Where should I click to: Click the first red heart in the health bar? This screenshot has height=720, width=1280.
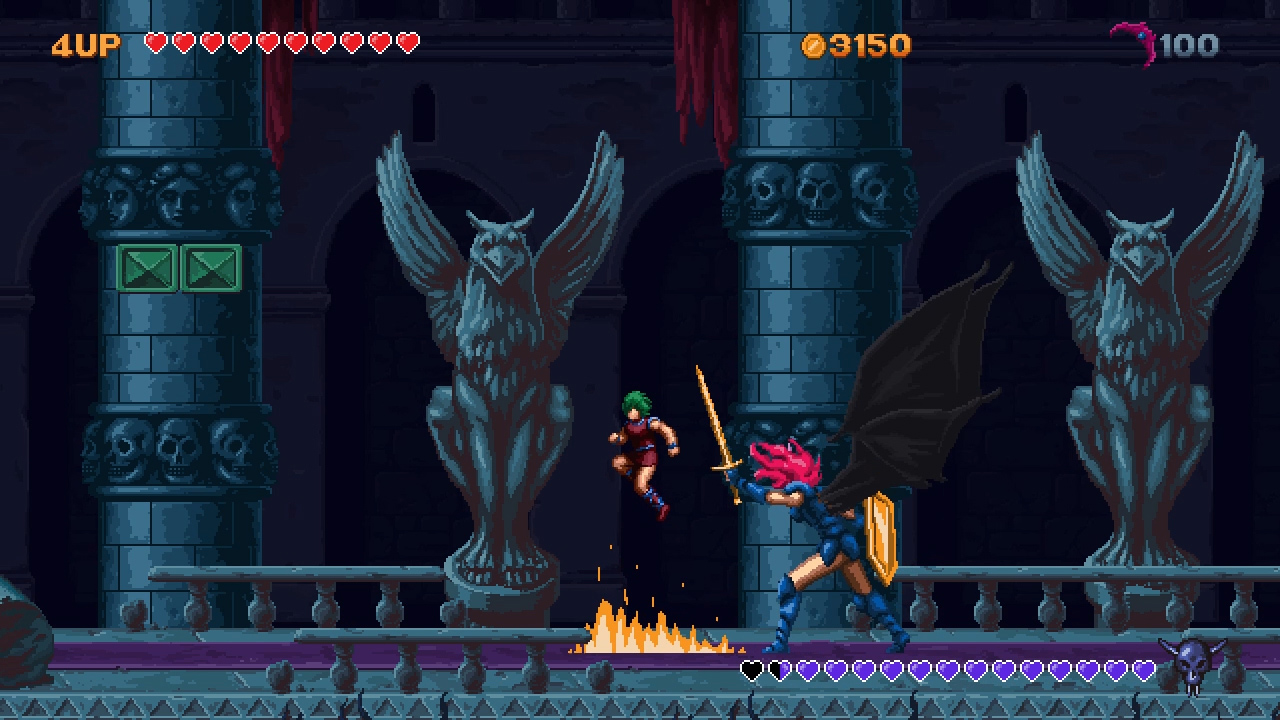coord(158,43)
